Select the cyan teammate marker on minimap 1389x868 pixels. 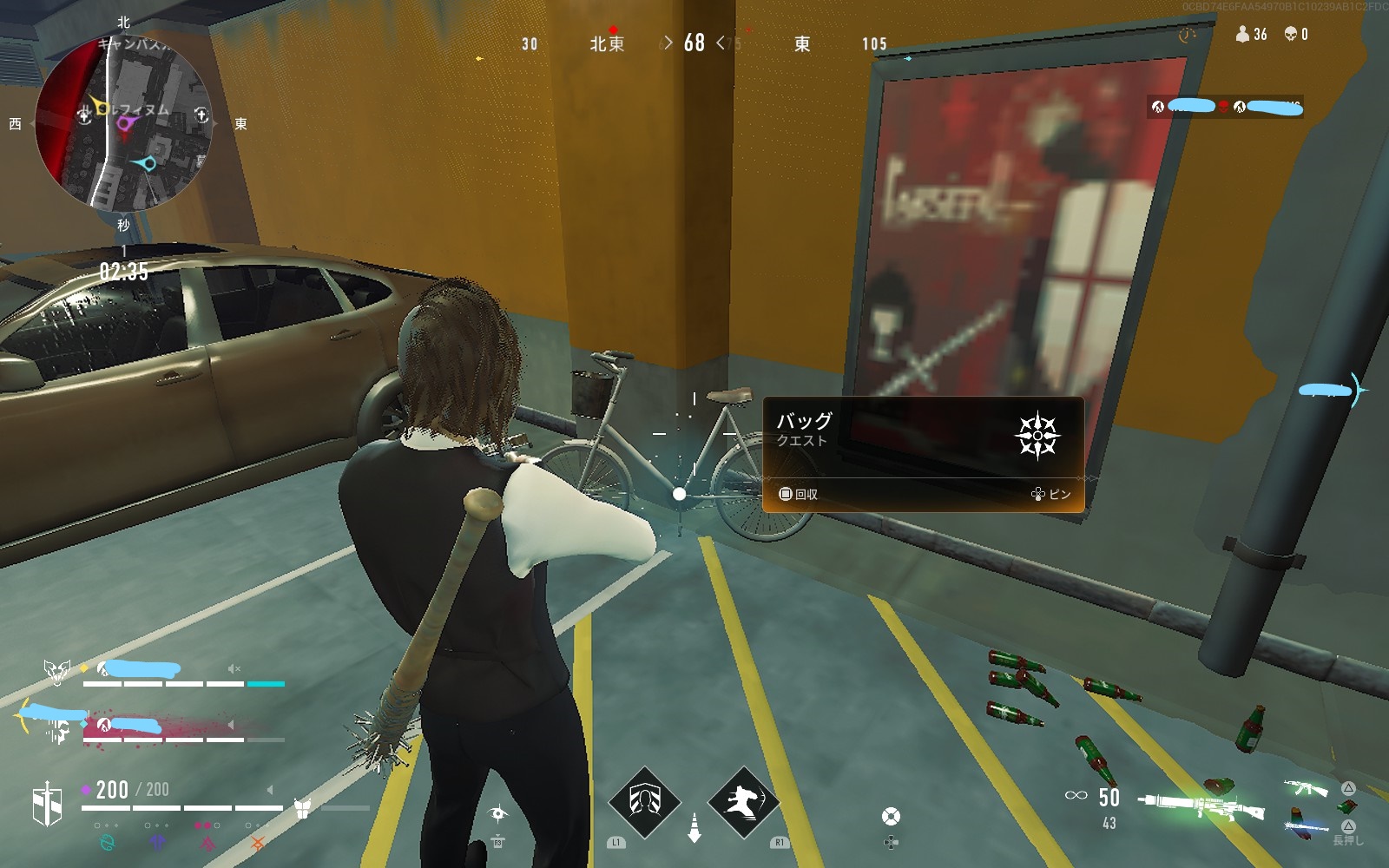(x=148, y=163)
